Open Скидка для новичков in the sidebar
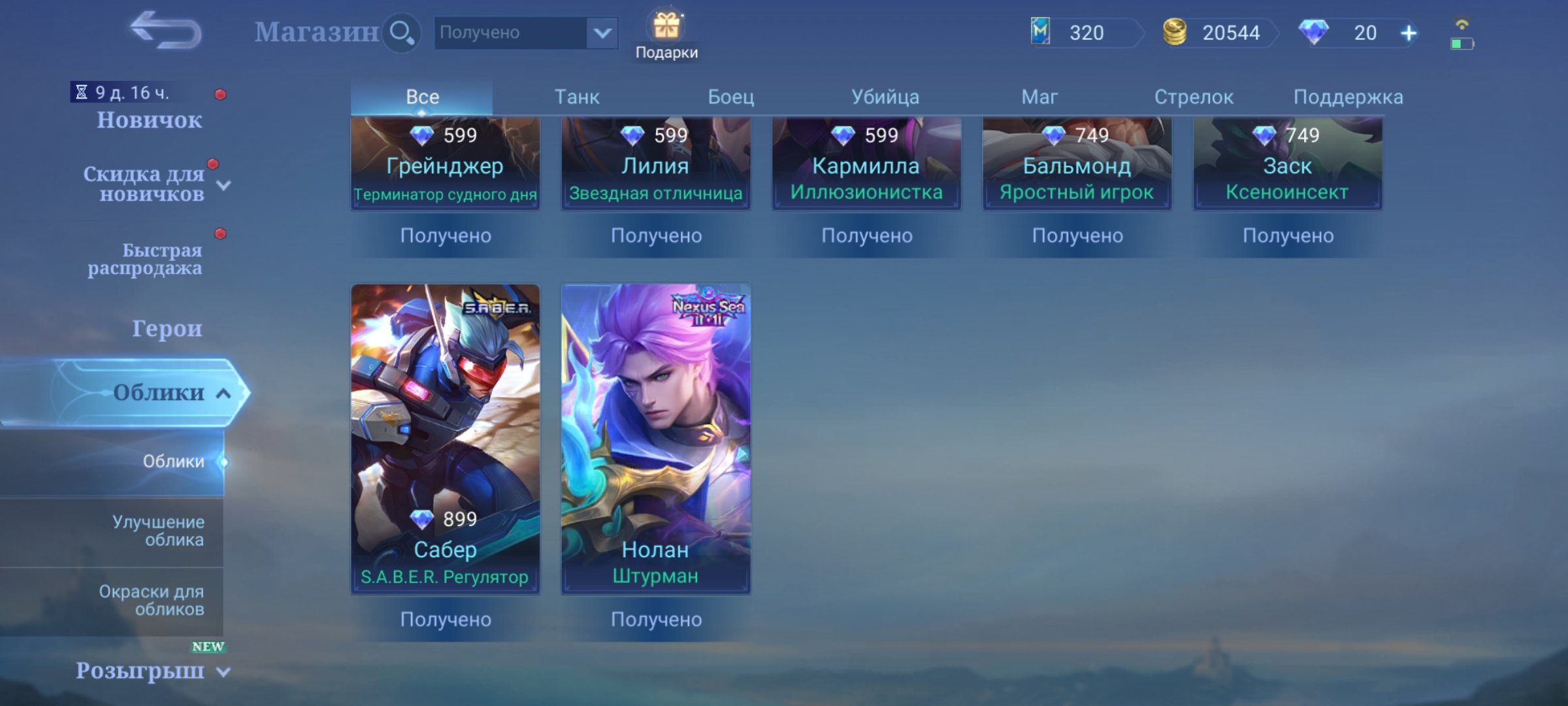The height and width of the screenshot is (706, 1568). (145, 185)
